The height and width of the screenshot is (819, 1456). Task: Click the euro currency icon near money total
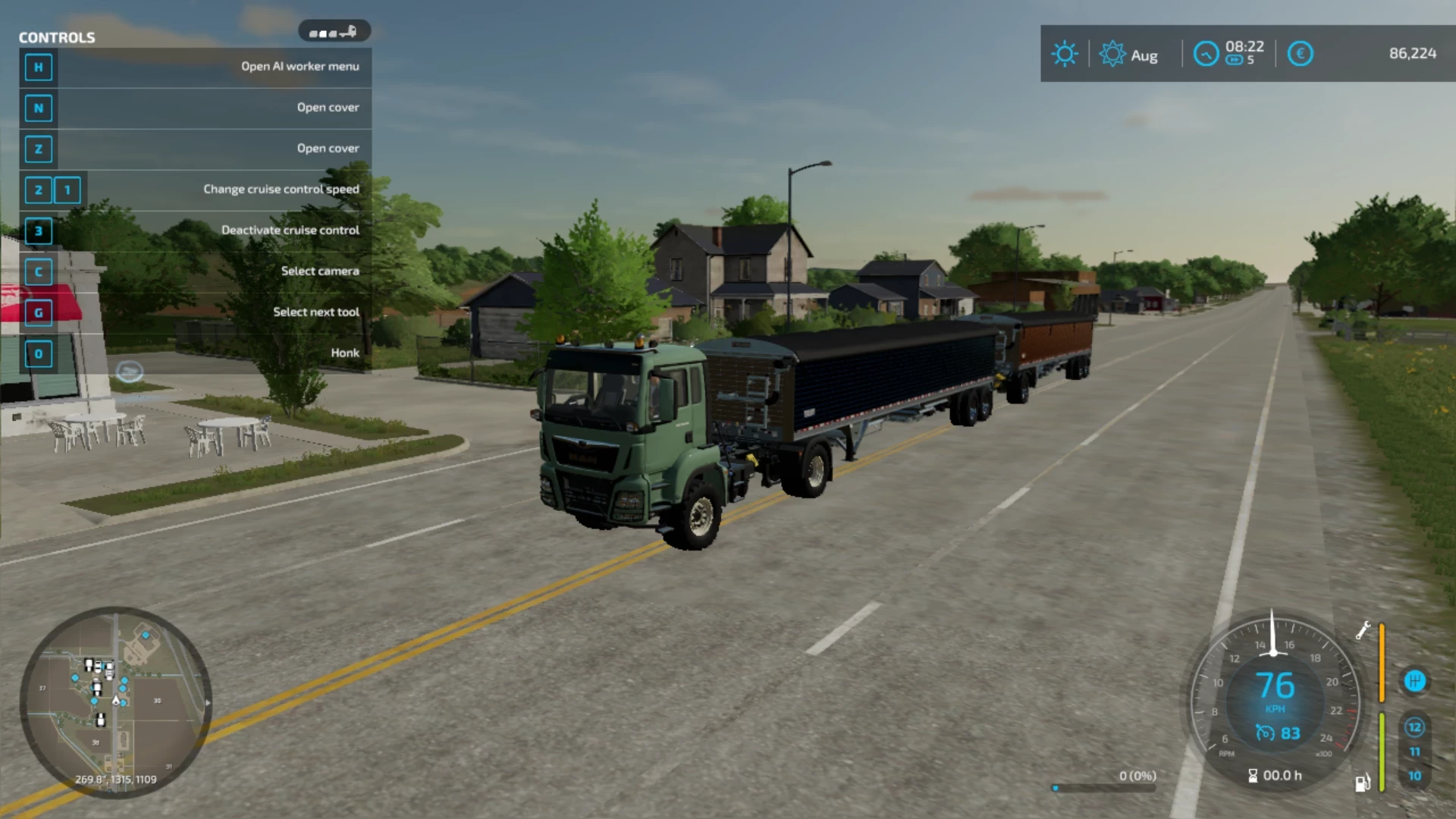[x=1300, y=53]
